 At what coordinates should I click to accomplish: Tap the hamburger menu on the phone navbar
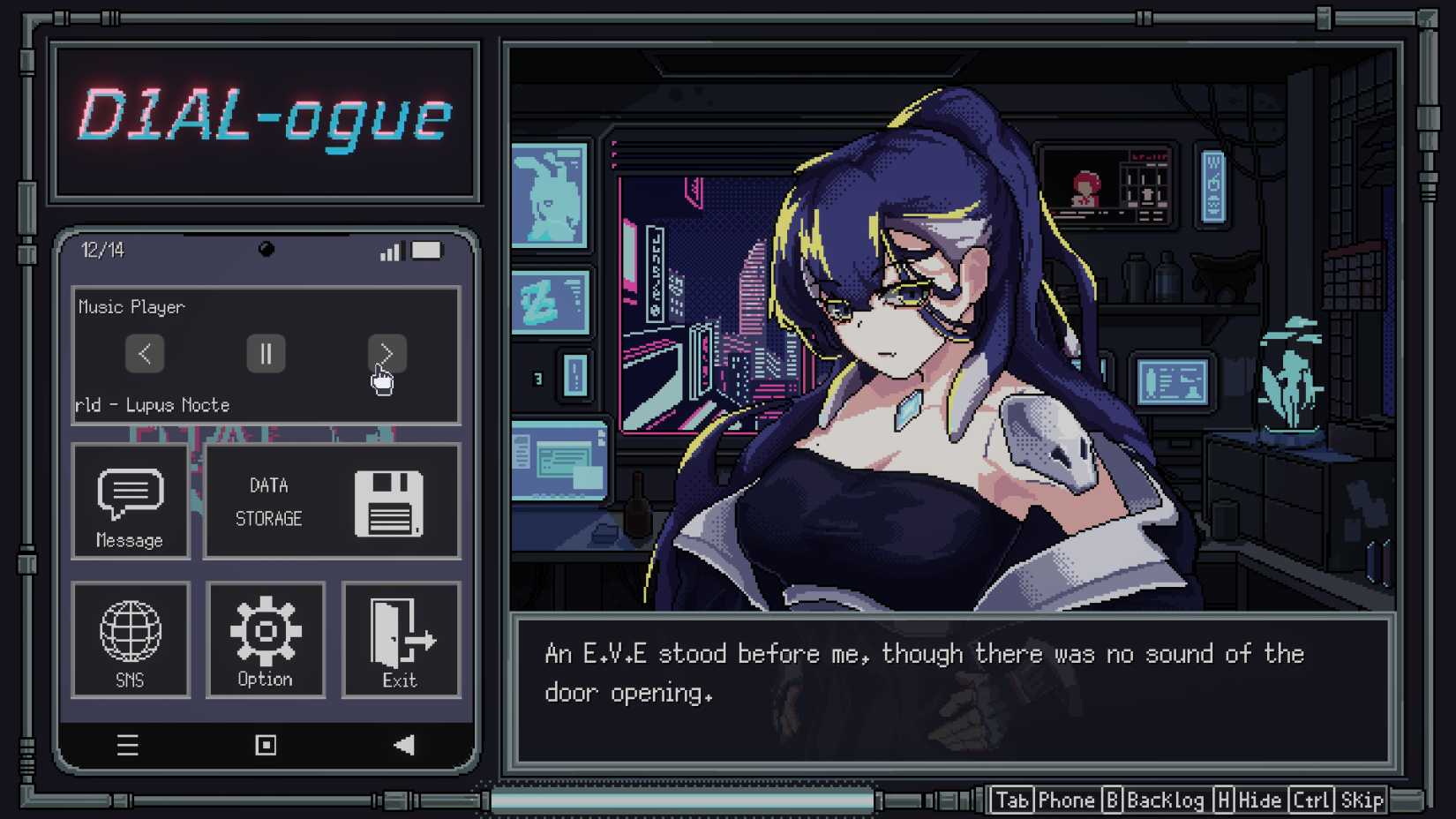click(x=128, y=745)
